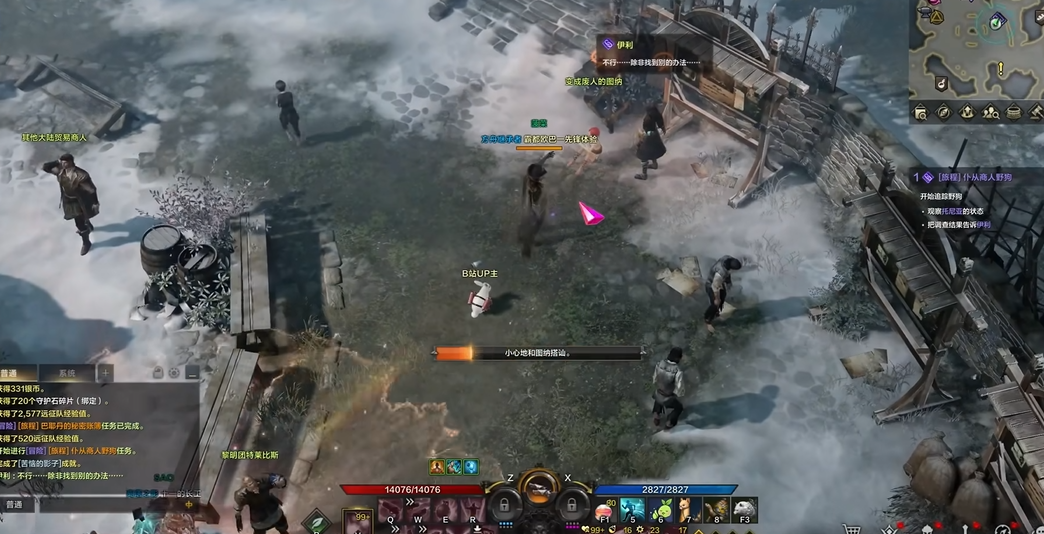Click the locked Z identity skill slot

pos(505,502)
